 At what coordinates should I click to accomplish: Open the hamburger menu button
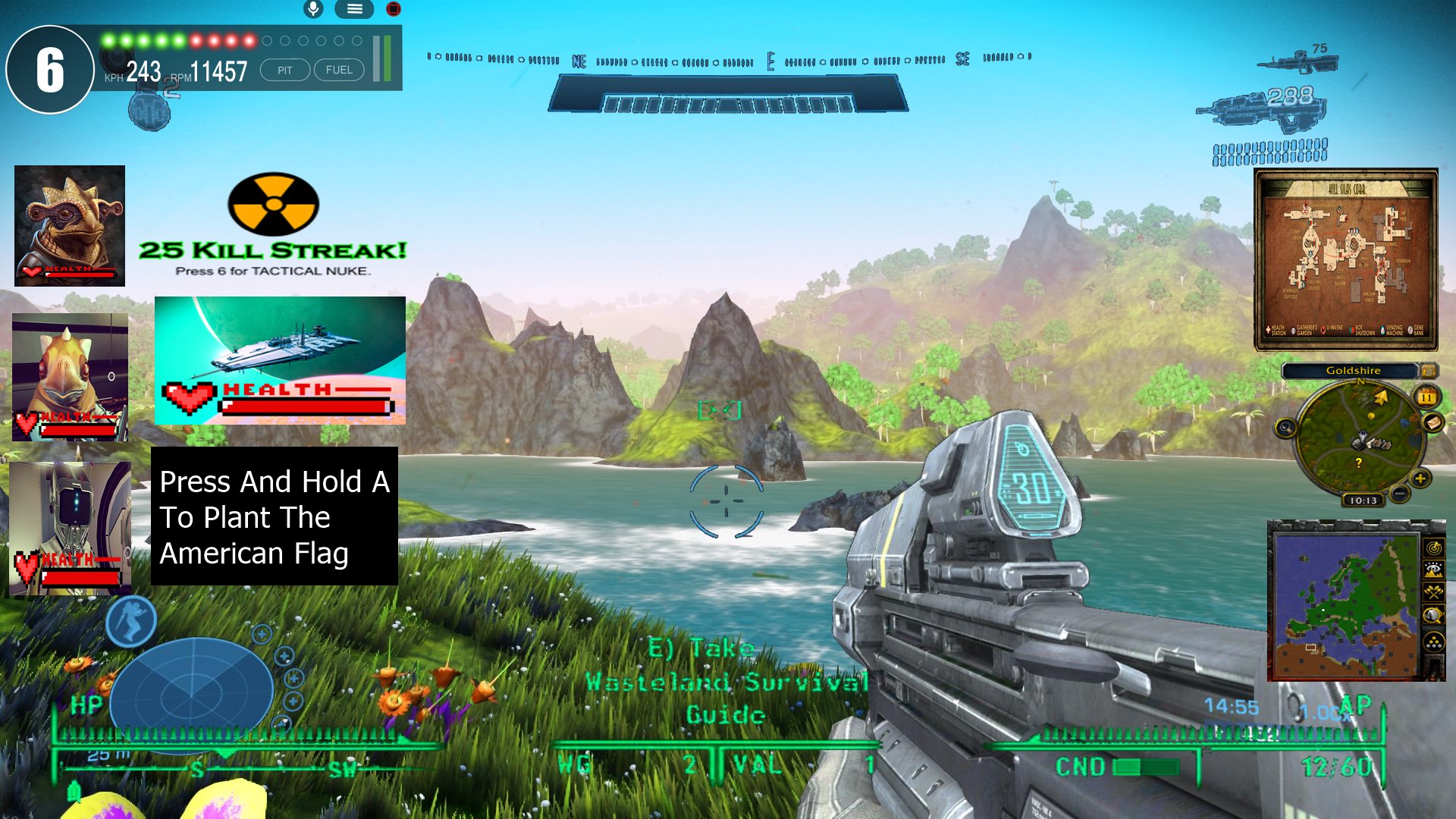354,9
